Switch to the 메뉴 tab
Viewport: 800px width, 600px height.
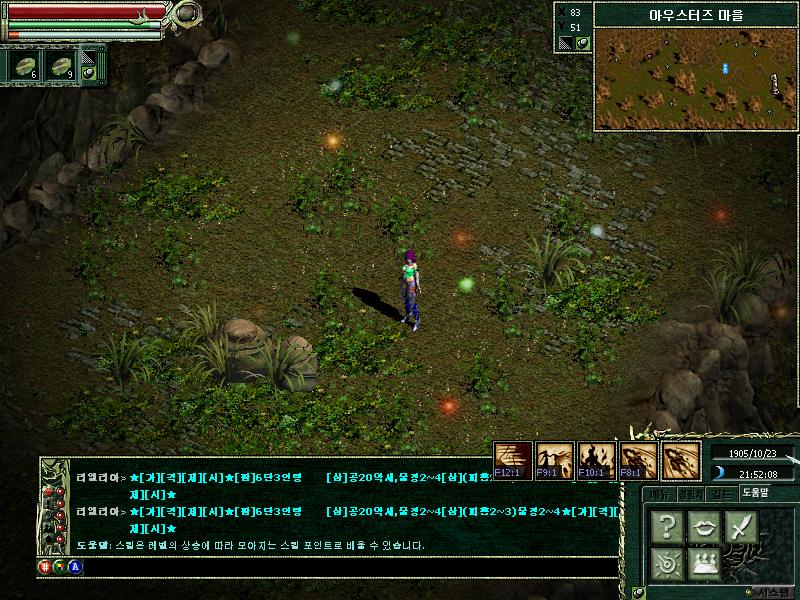pos(658,493)
